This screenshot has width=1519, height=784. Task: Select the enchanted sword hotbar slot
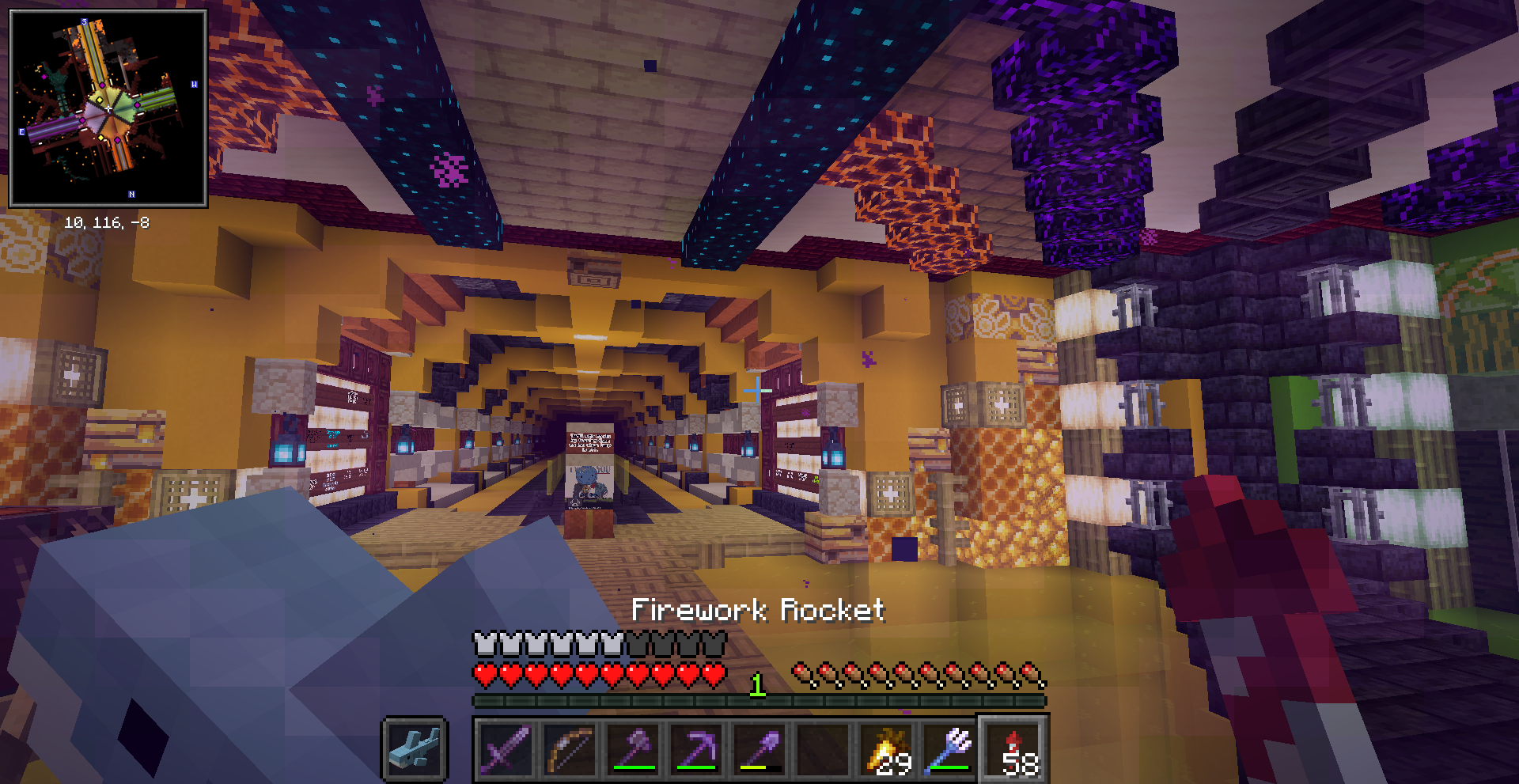(x=506, y=748)
